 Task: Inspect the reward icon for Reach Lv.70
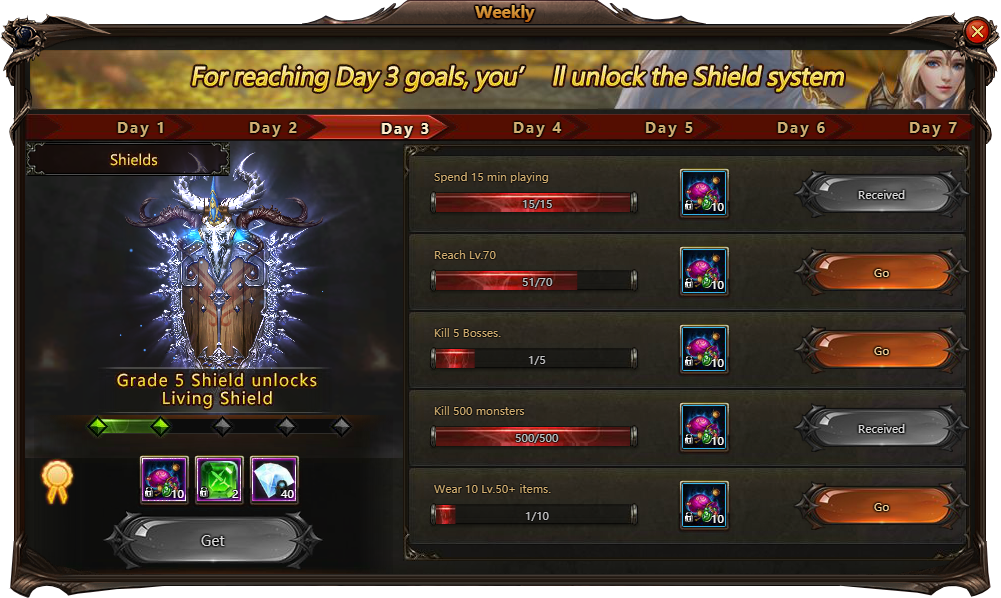coord(704,272)
